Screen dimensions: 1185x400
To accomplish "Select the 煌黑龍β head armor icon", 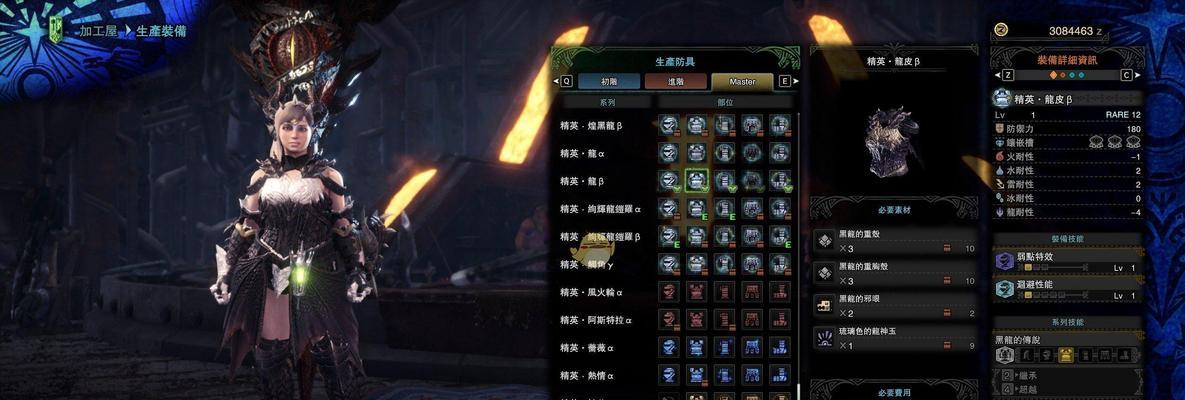I will (x=669, y=125).
